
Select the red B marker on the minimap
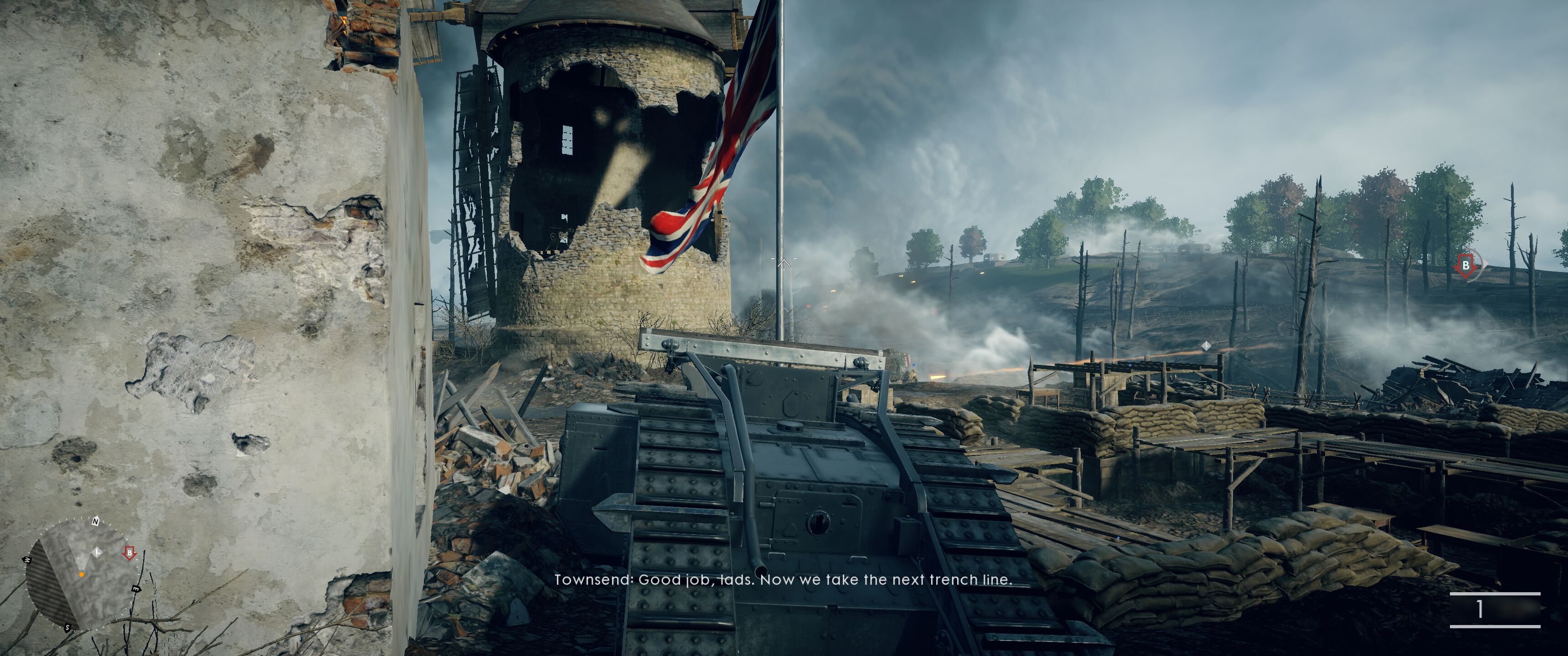129,553
